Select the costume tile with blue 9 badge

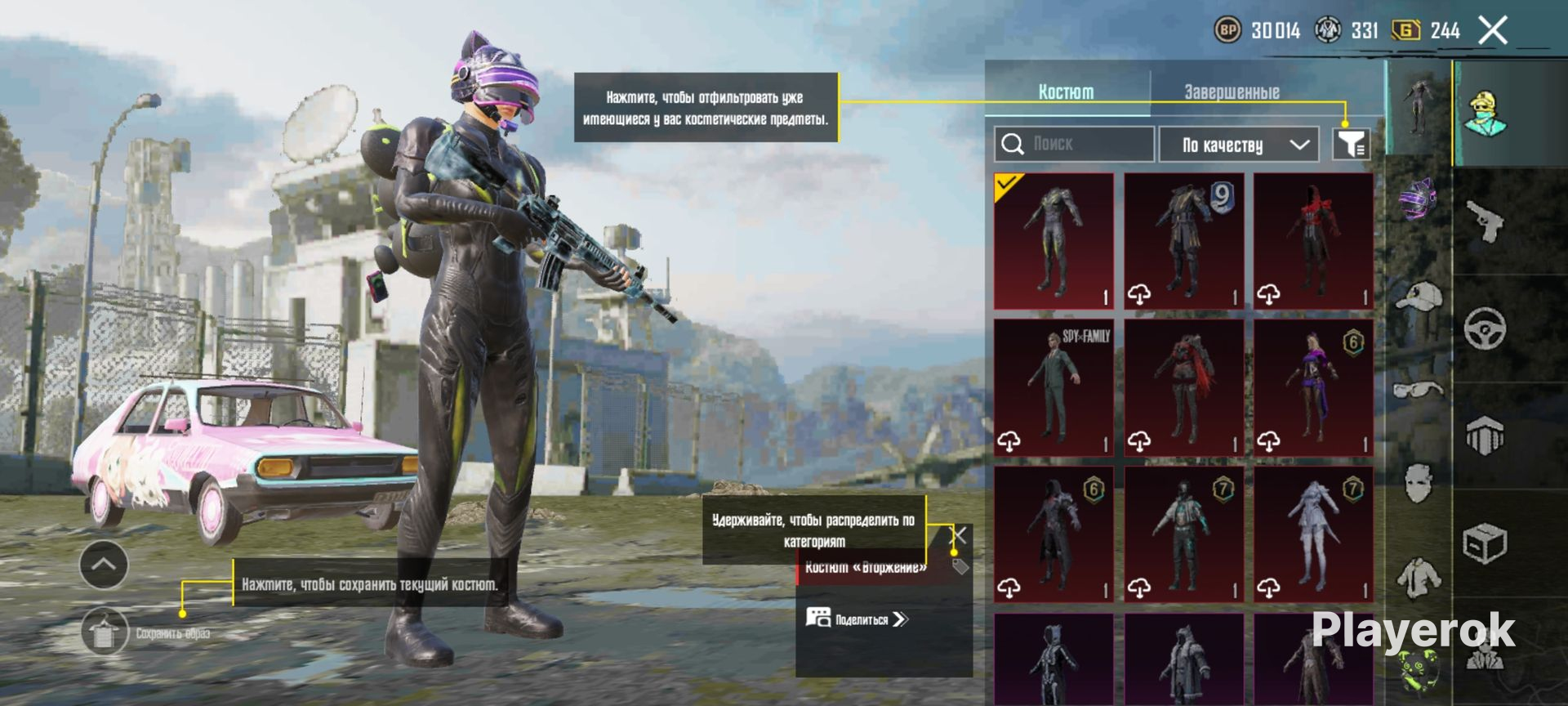pyautogui.click(x=1183, y=240)
